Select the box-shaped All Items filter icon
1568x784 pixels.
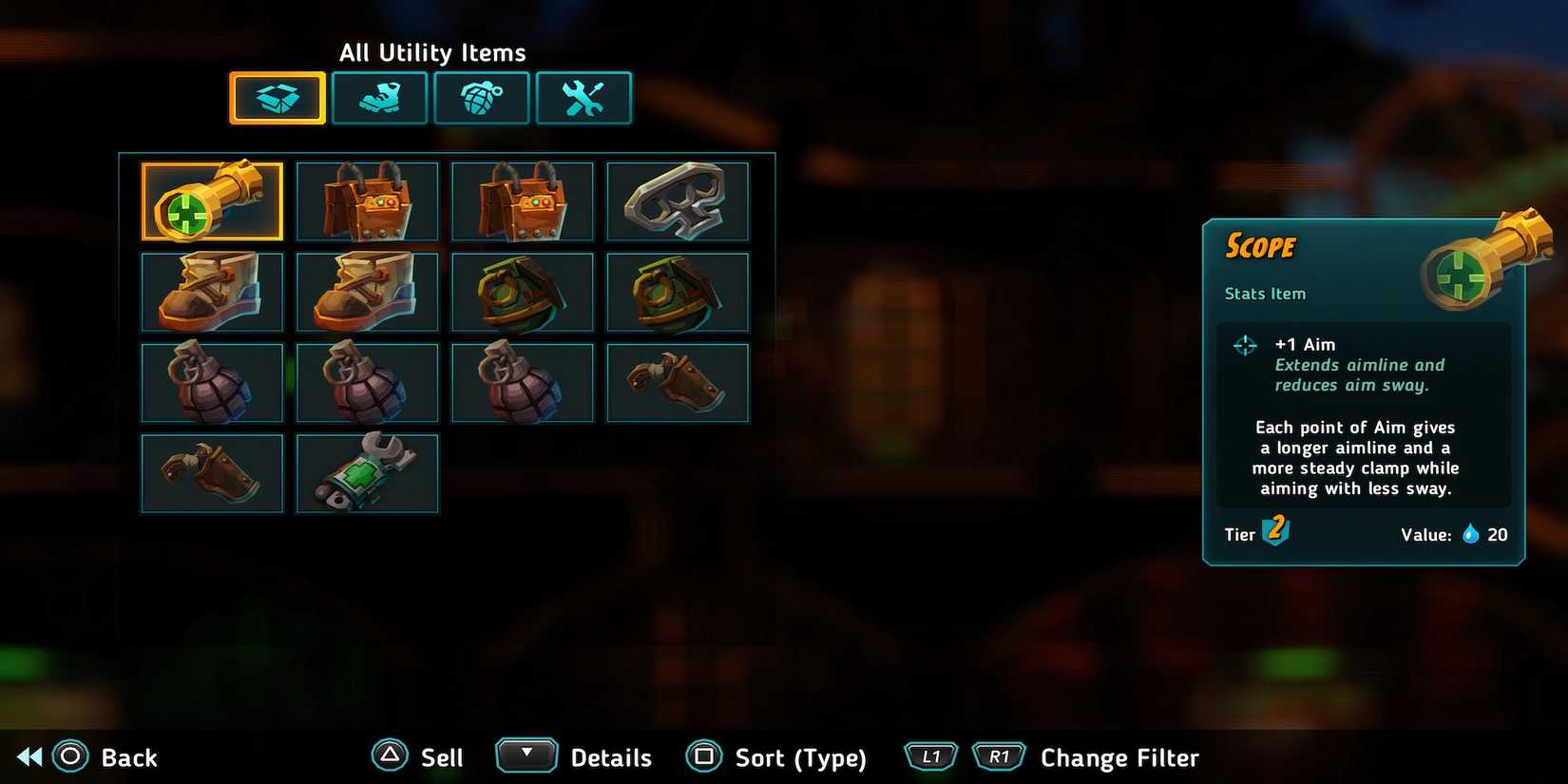(x=277, y=97)
